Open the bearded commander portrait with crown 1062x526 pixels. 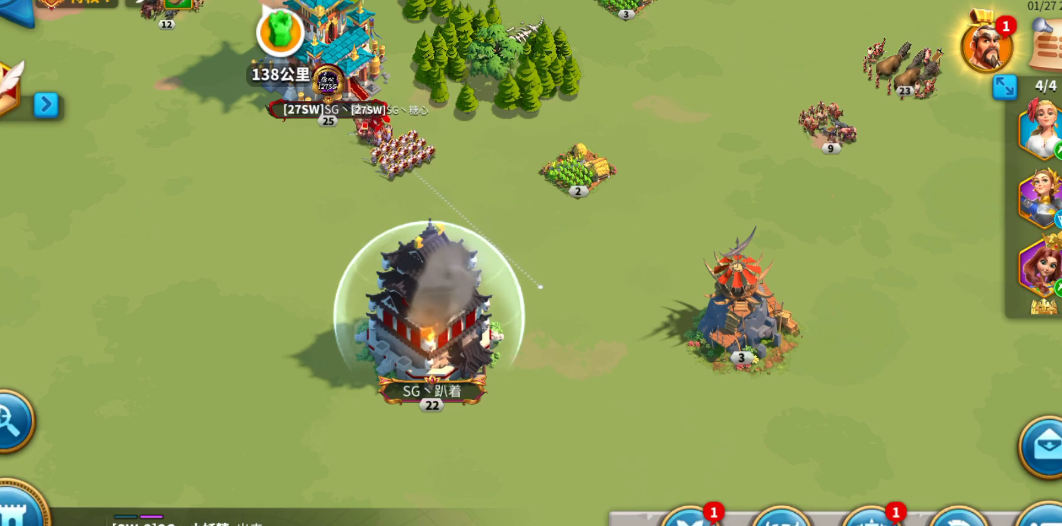(x=985, y=46)
